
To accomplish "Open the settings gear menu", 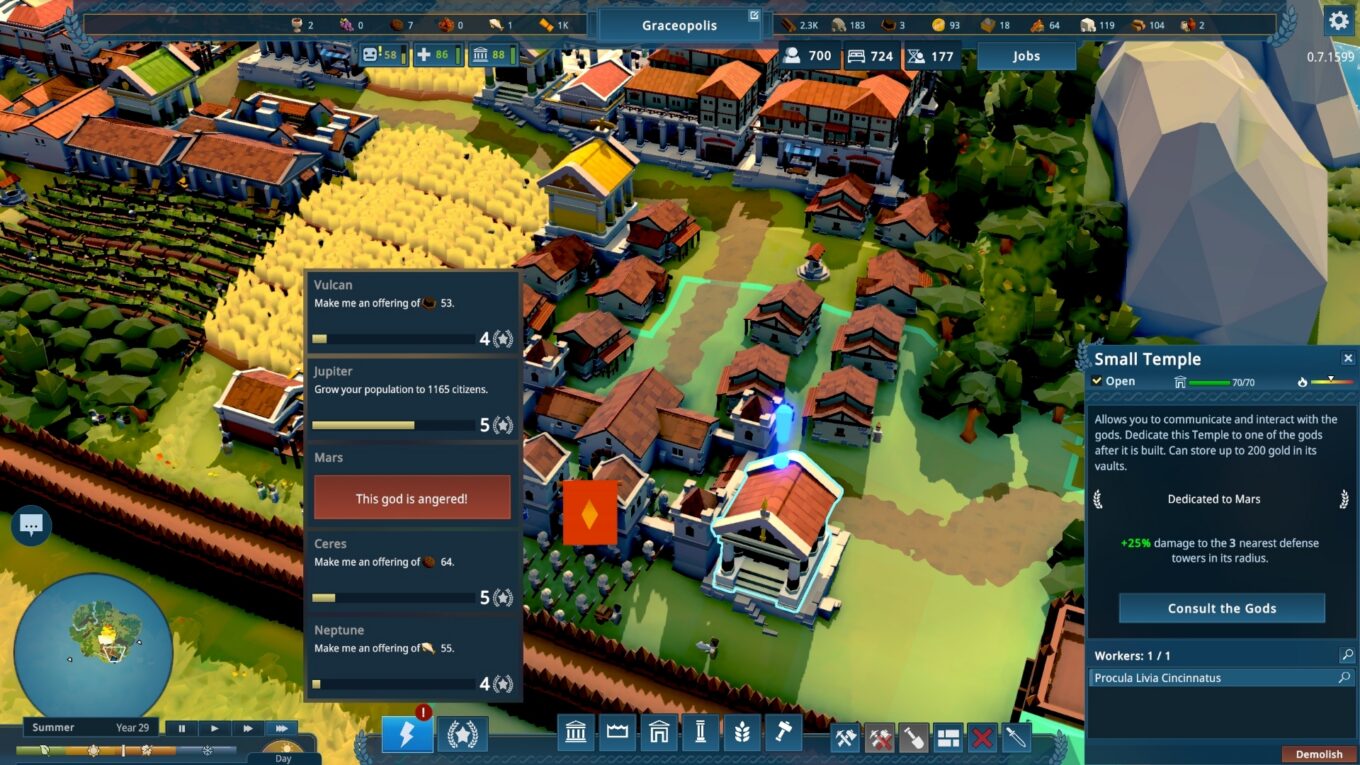I will click(1337, 20).
